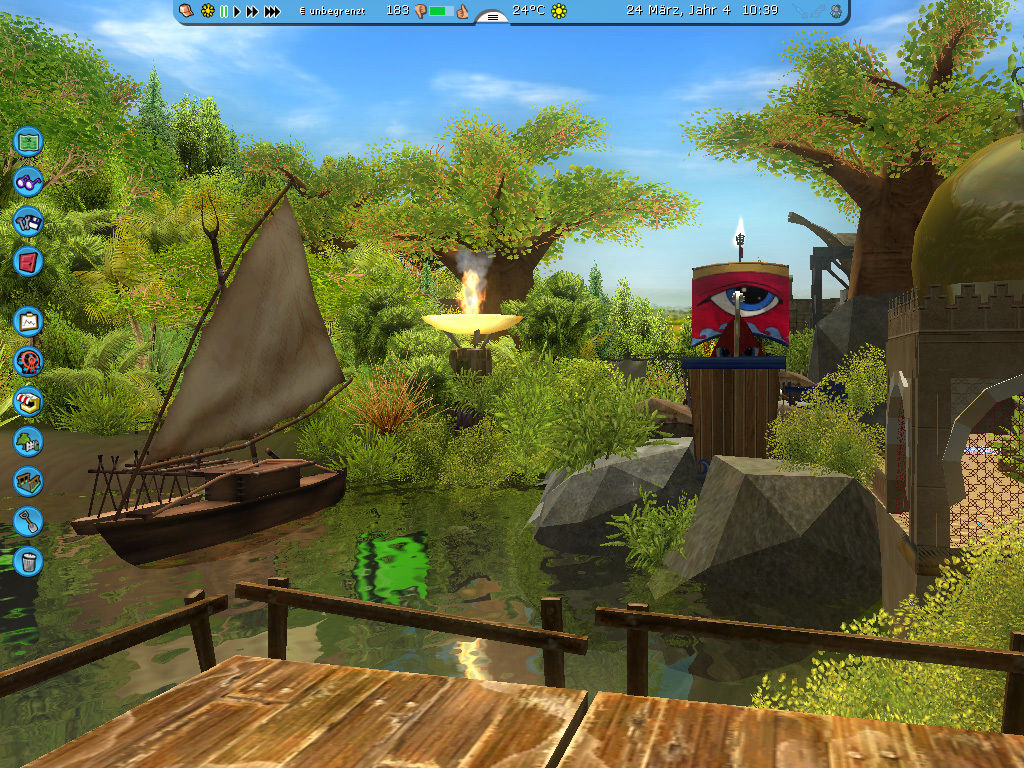Click the red door exit icon

click(28, 261)
